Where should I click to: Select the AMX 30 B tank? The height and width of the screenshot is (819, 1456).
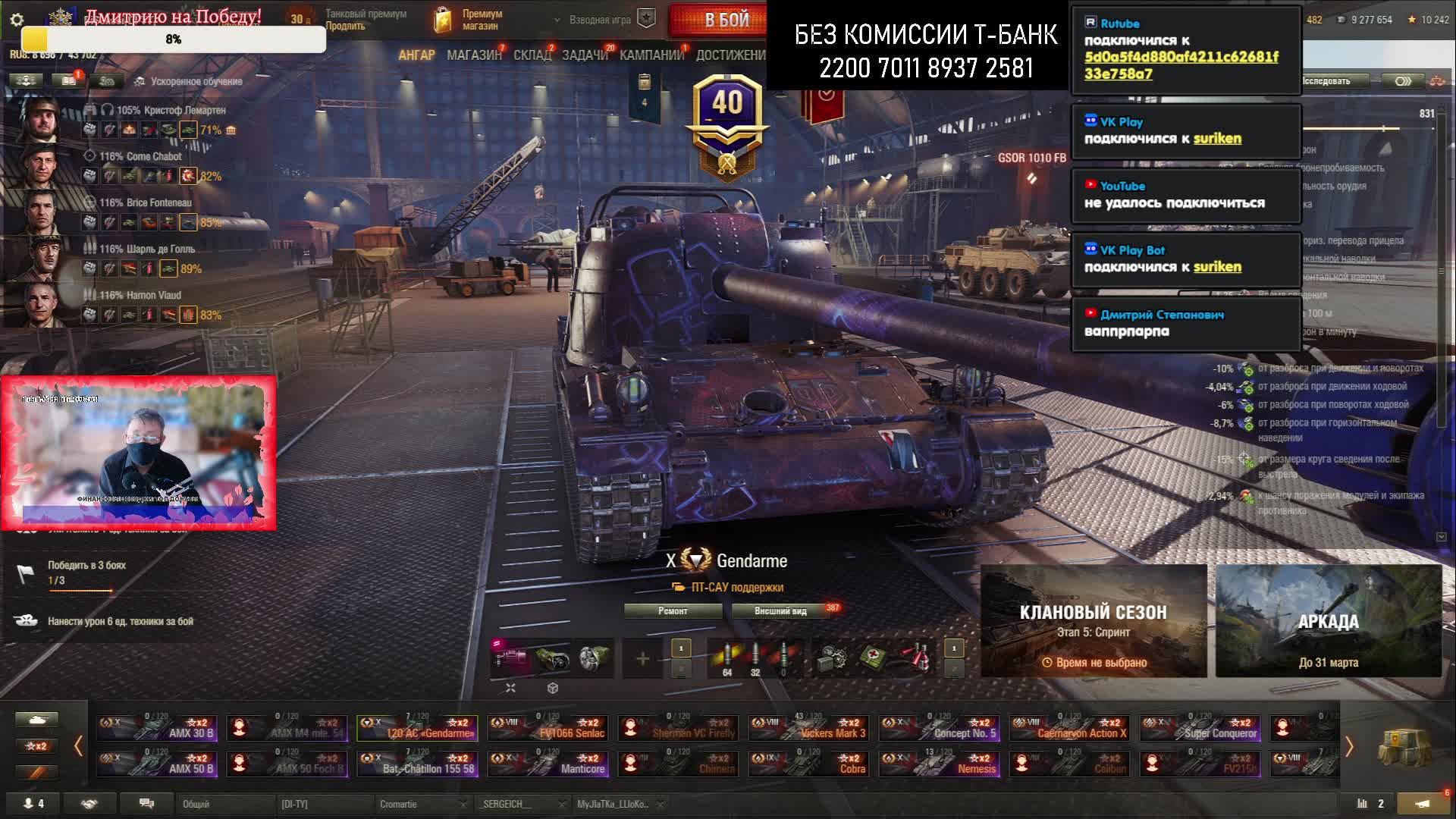coord(157,728)
